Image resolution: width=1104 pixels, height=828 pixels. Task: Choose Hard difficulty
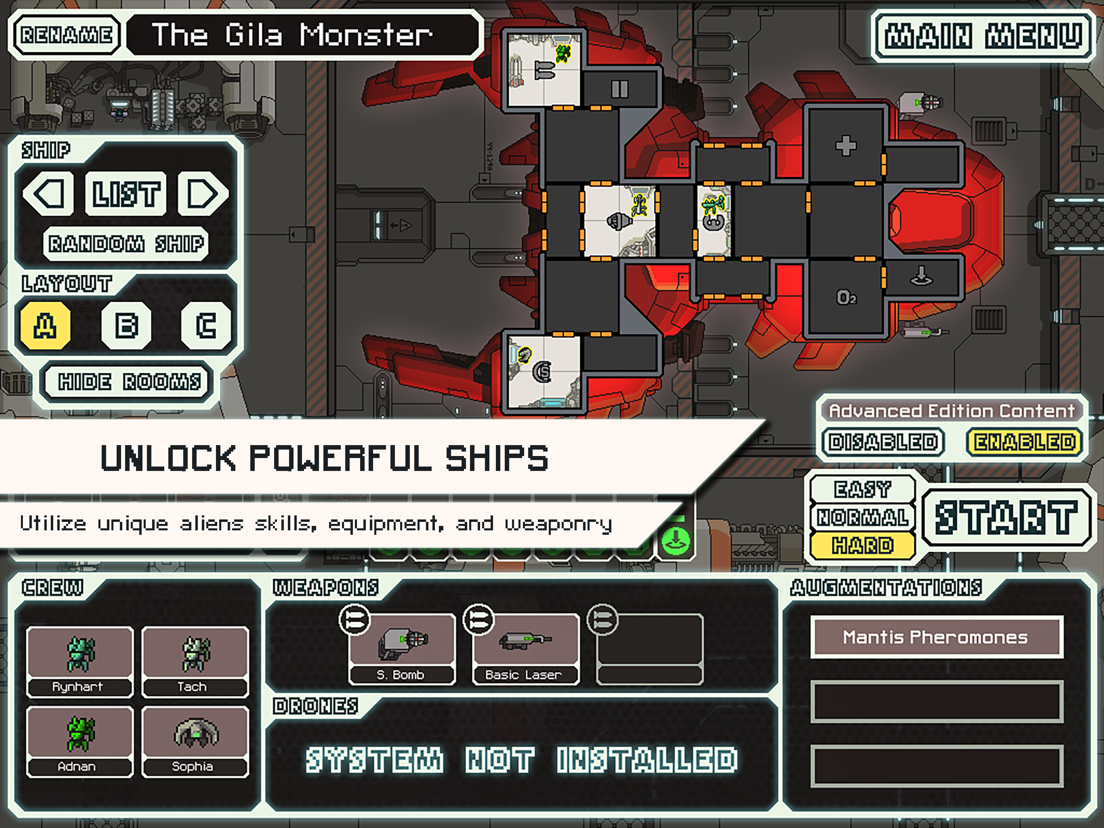(862, 546)
